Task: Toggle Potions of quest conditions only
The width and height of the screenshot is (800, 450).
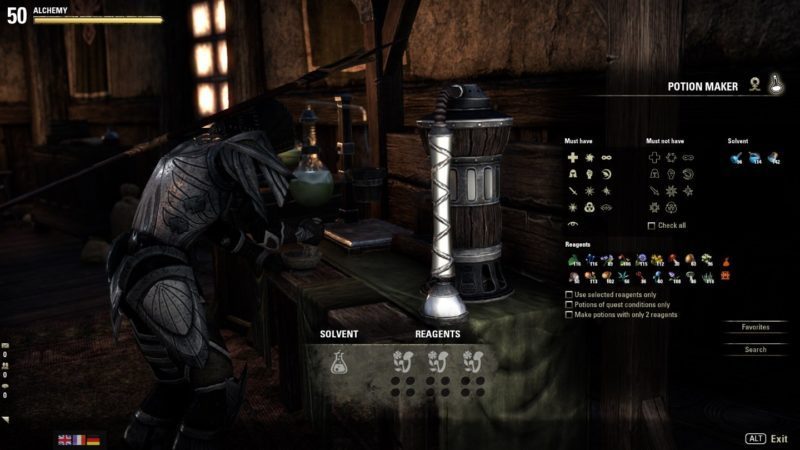Action: click(569, 305)
